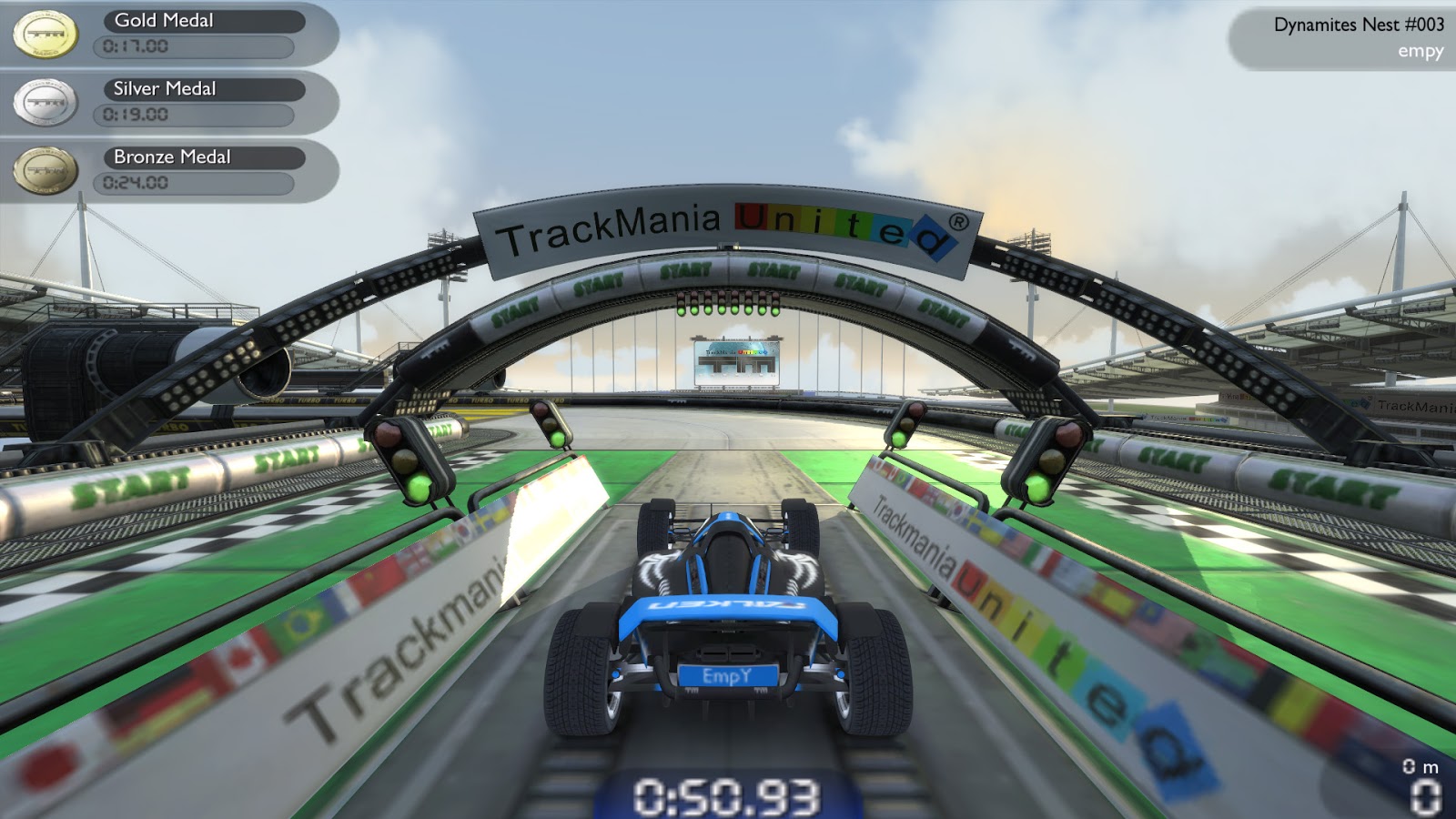
Task: Collapse the medals sidebar panel
Action: click(x=168, y=100)
